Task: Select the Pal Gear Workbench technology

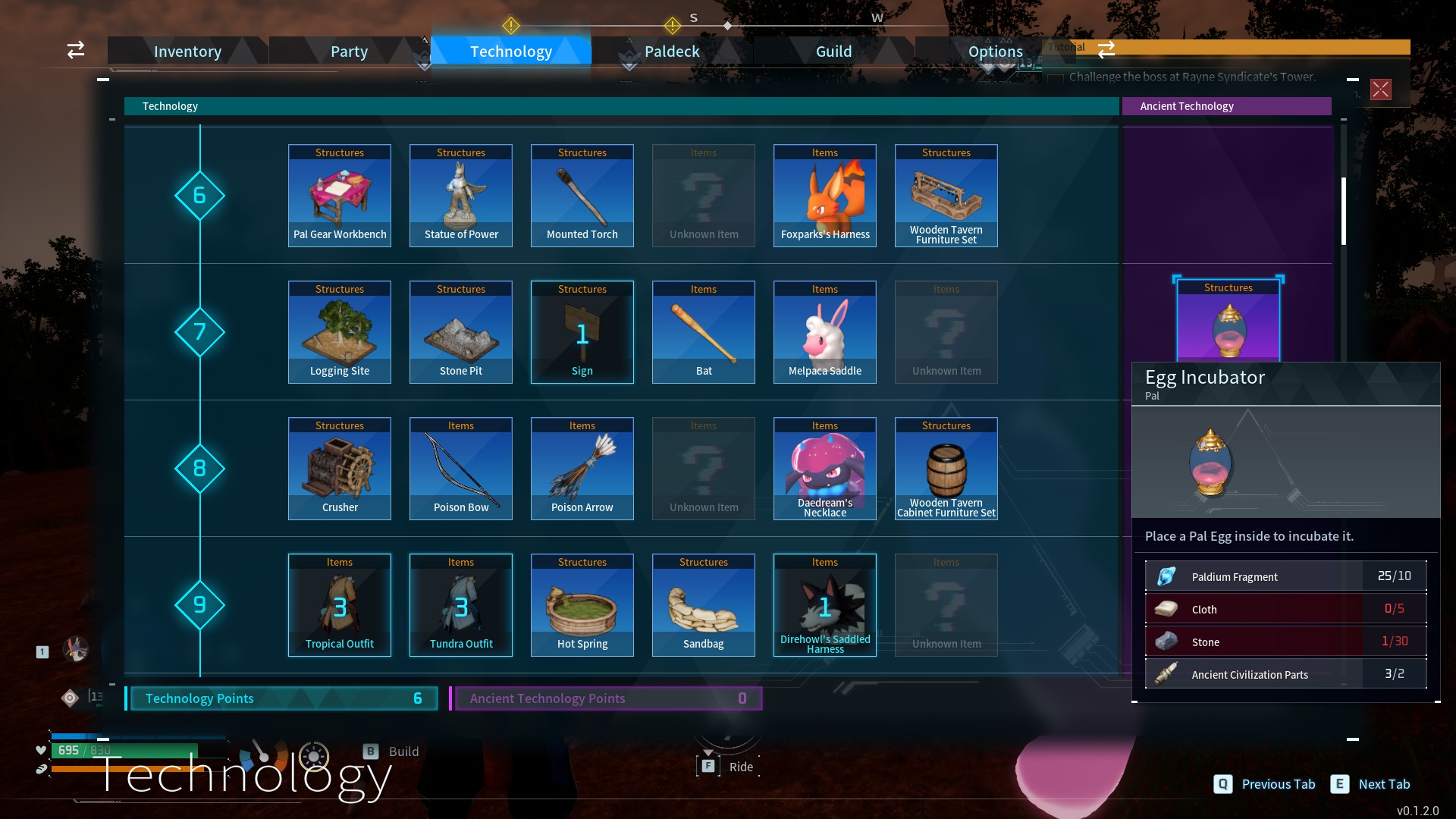Action: coord(340,196)
